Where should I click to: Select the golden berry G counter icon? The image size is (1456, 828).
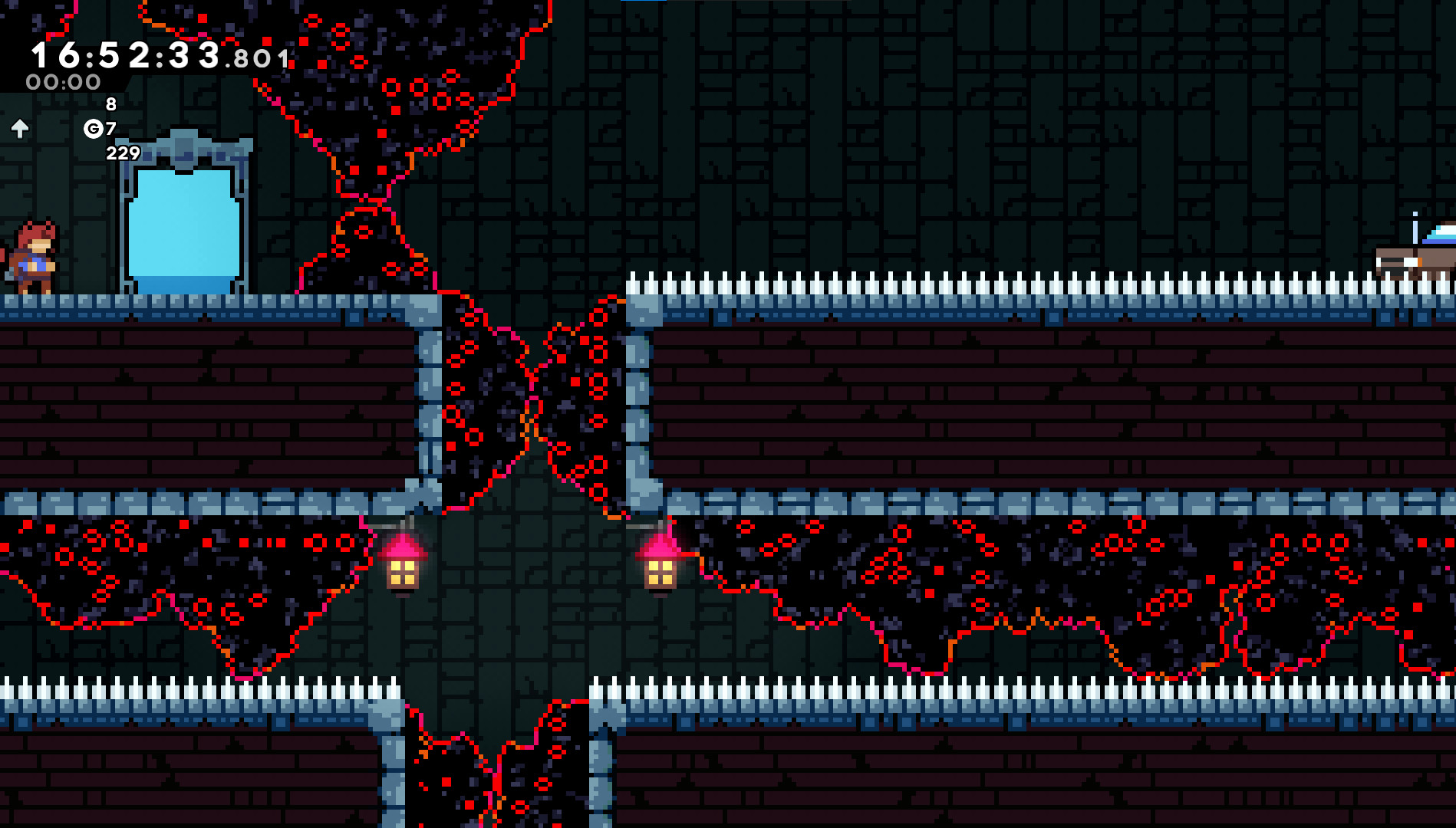coord(94,129)
